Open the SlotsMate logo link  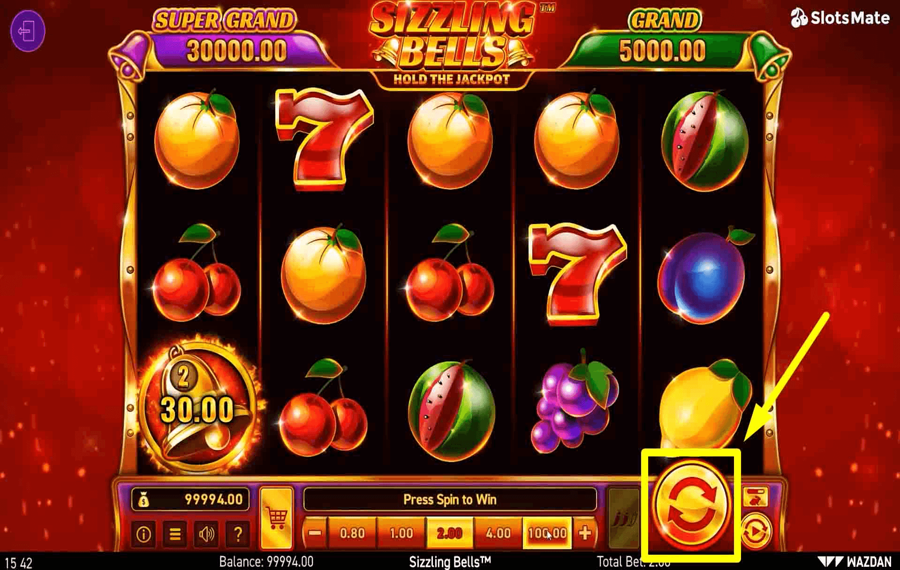coord(839,18)
